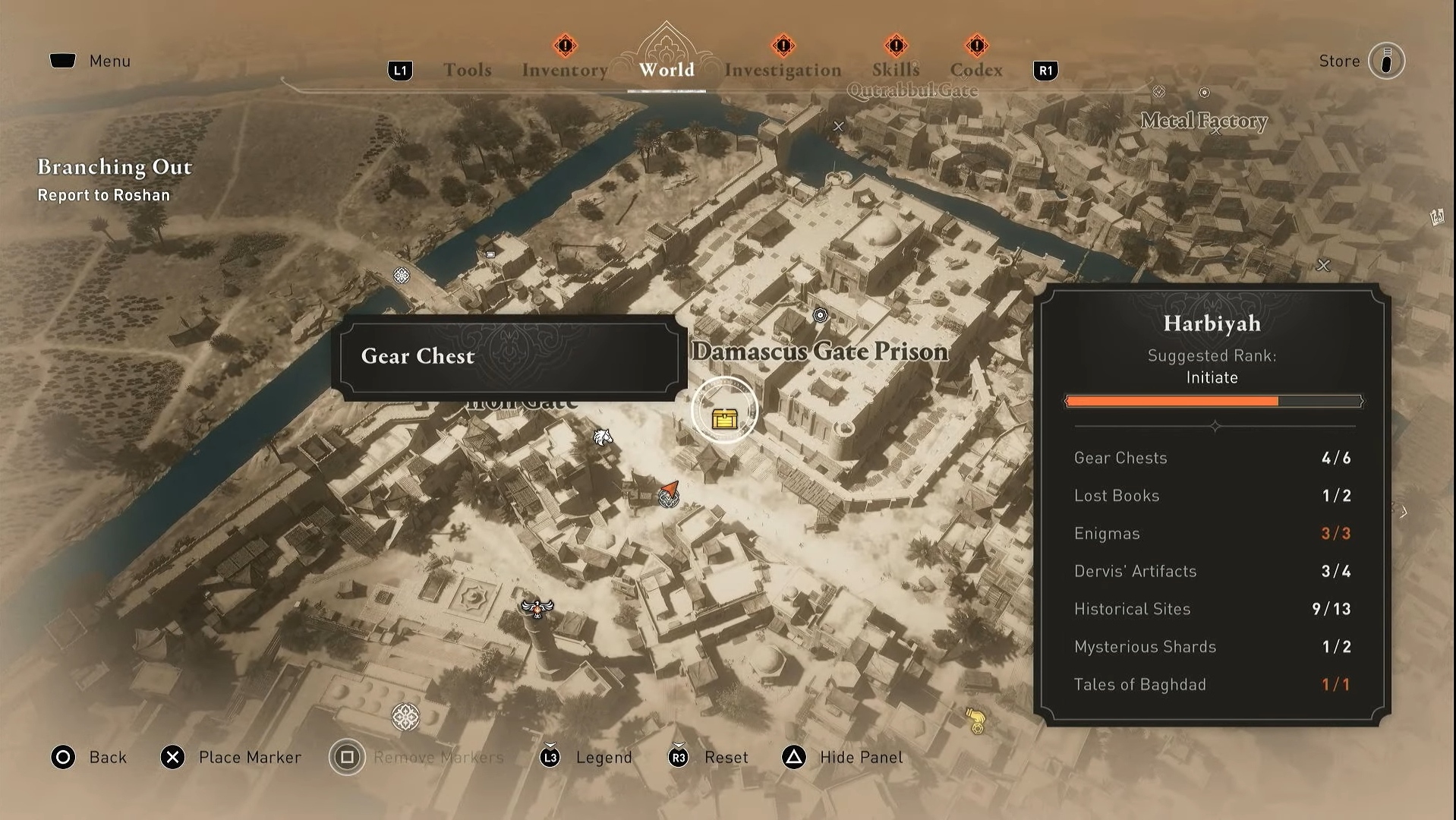
Task: Select the Metal Factory location label
Action: (1204, 121)
